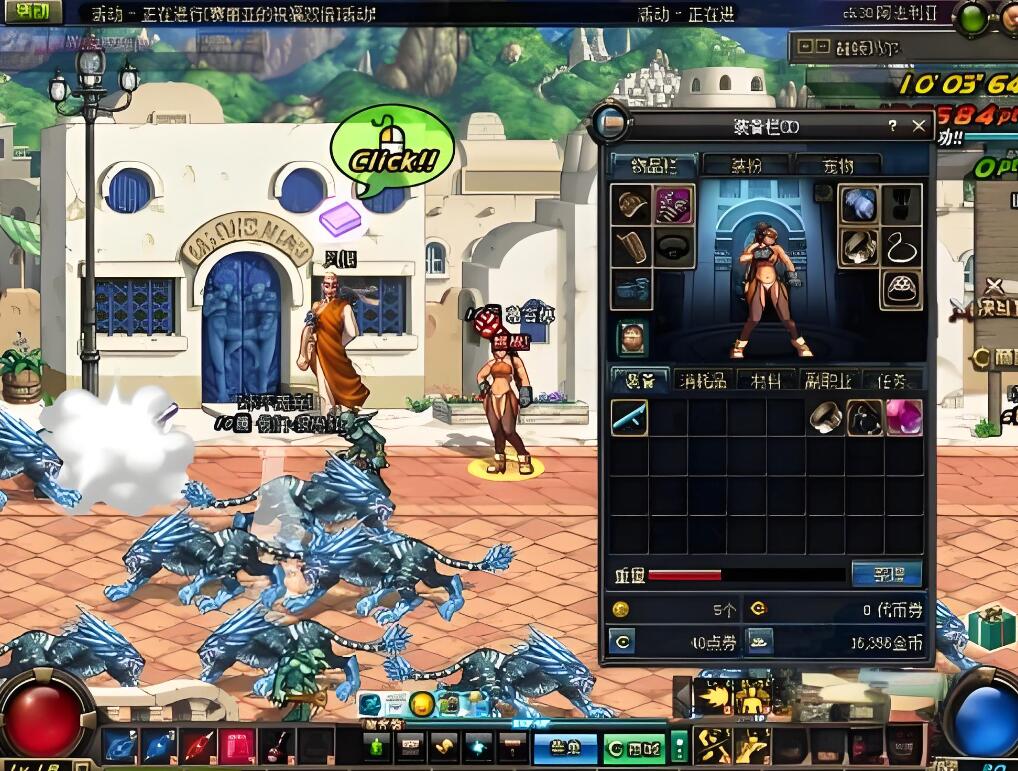This screenshot has width=1018, height=771.
Task: Open the inventory help question mark
Action: [892, 126]
